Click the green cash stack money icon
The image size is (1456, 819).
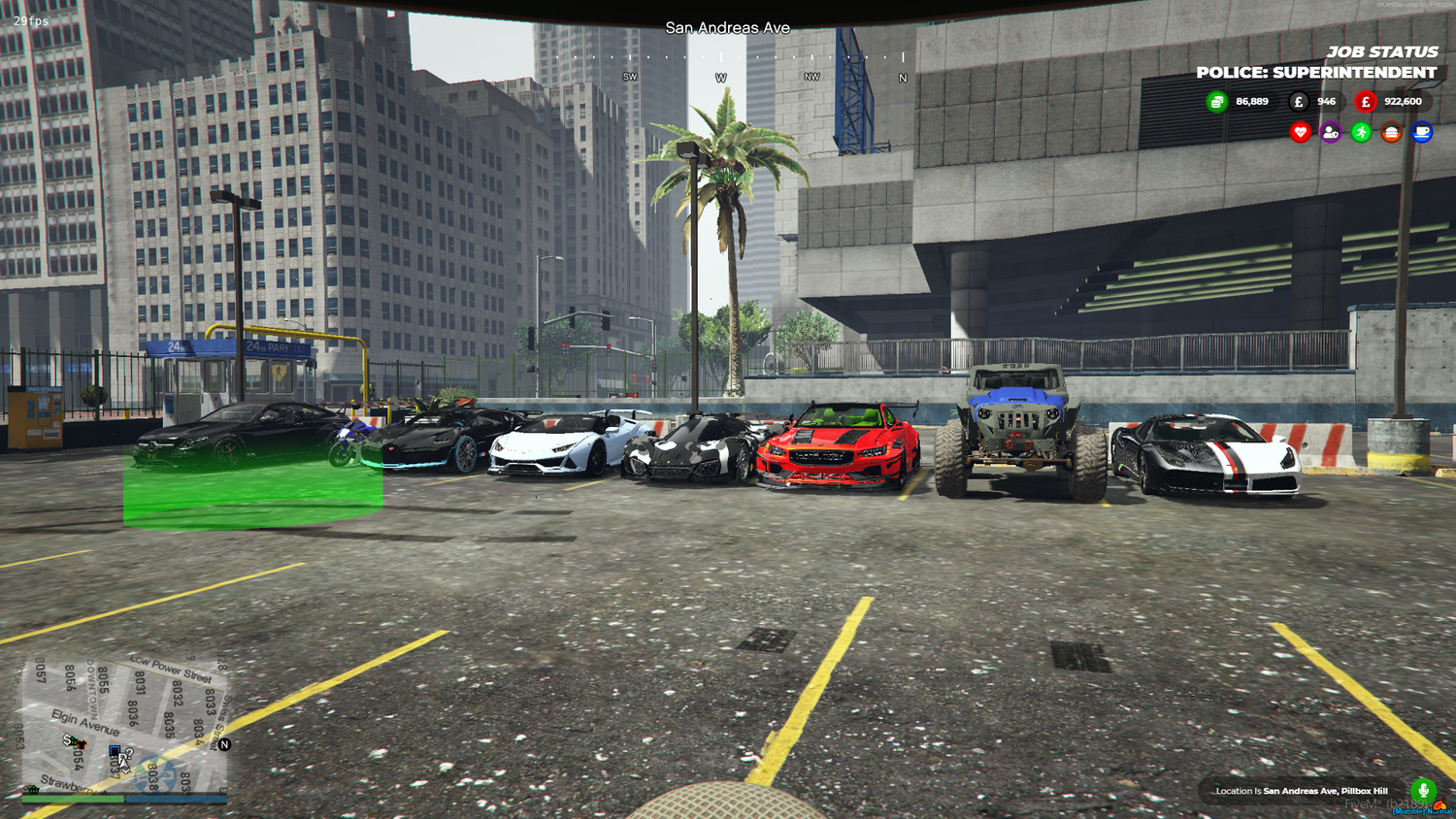tap(1216, 102)
